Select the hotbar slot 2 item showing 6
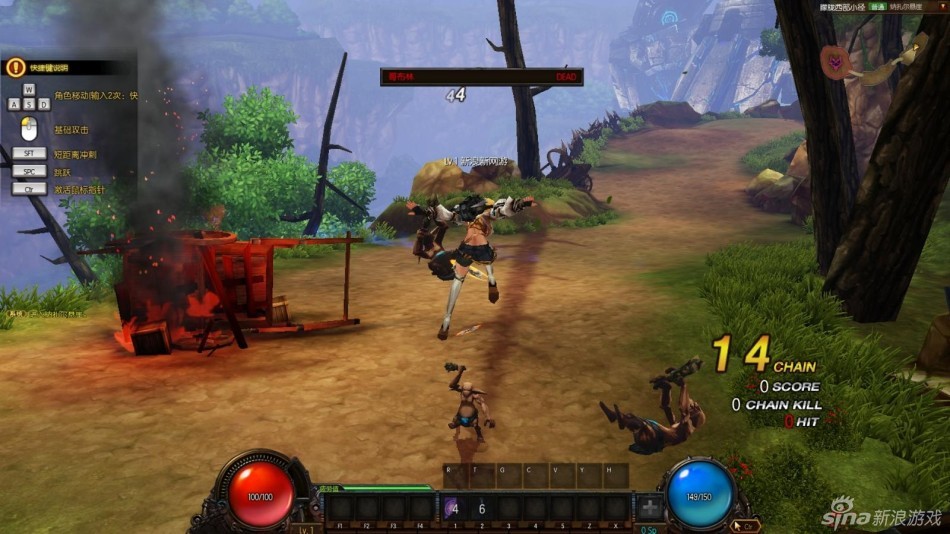 click(x=480, y=508)
